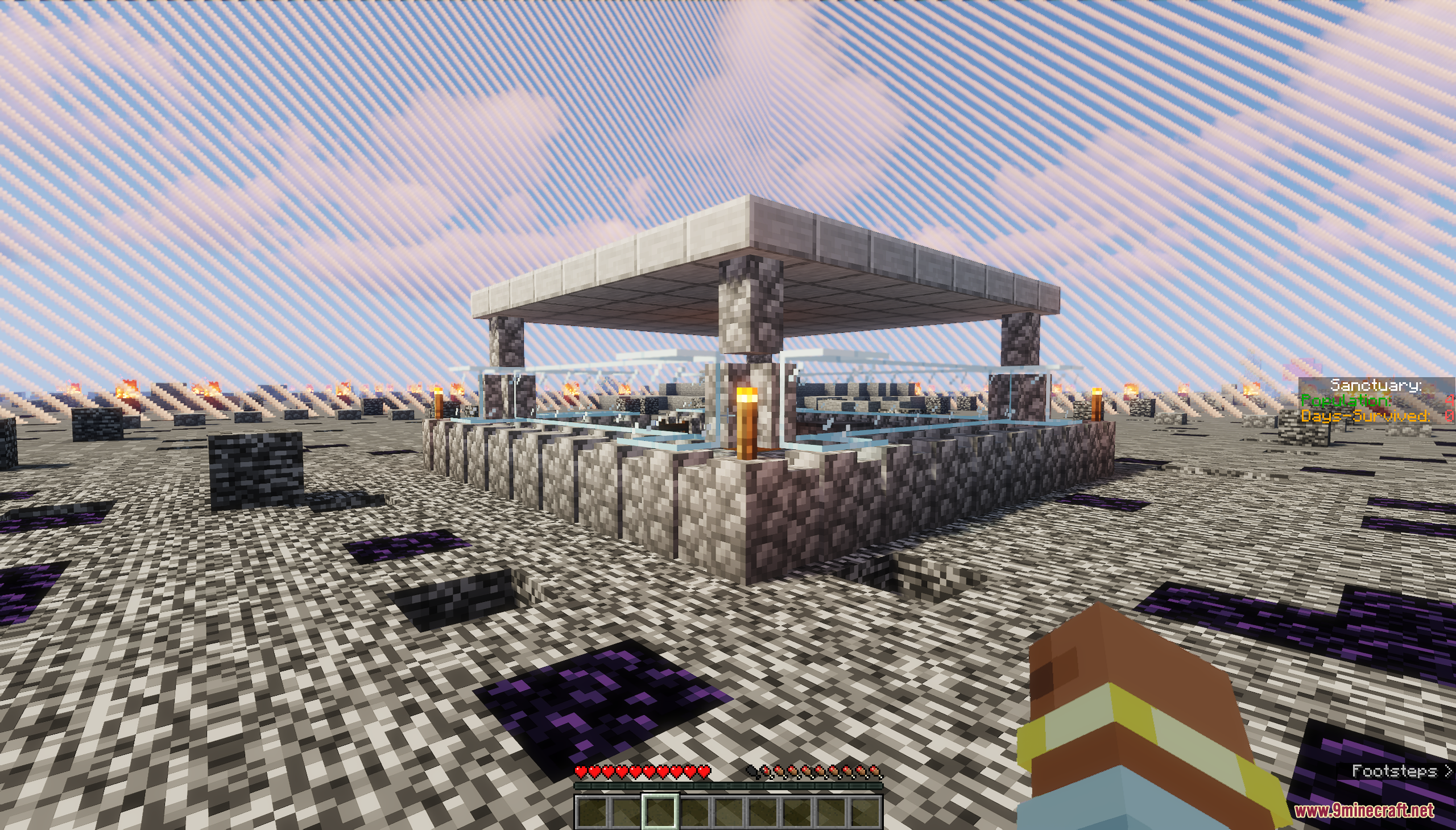Select the last hotbar slot
The height and width of the screenshot is (830, 1456).
click(866, 812)
